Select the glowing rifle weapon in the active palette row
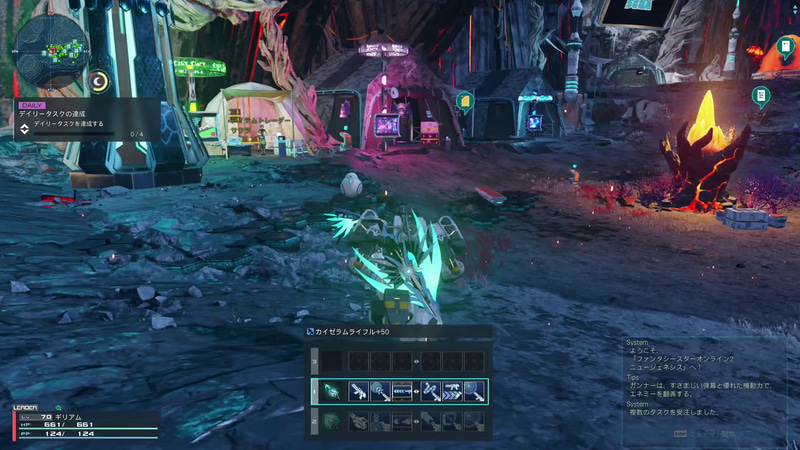 [331, 391]
